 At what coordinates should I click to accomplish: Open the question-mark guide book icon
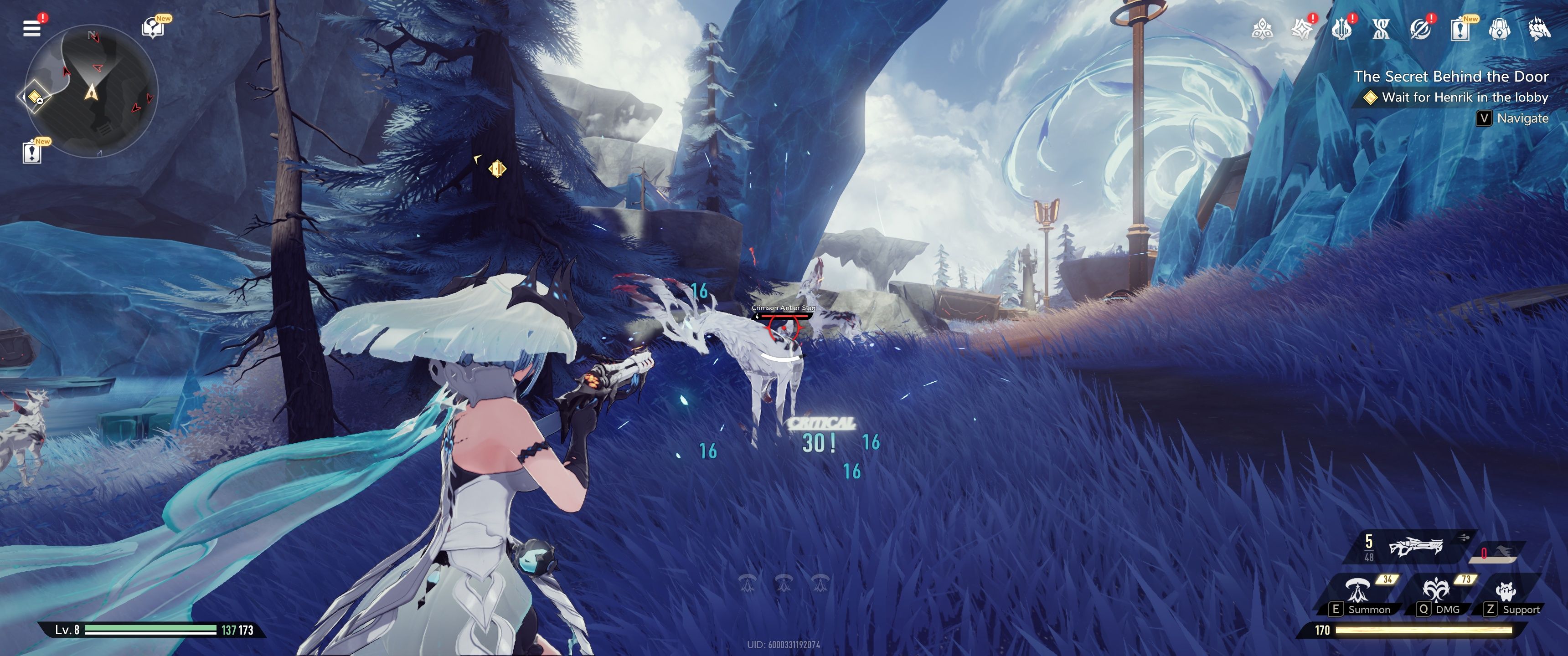click(x=152, y=28)
